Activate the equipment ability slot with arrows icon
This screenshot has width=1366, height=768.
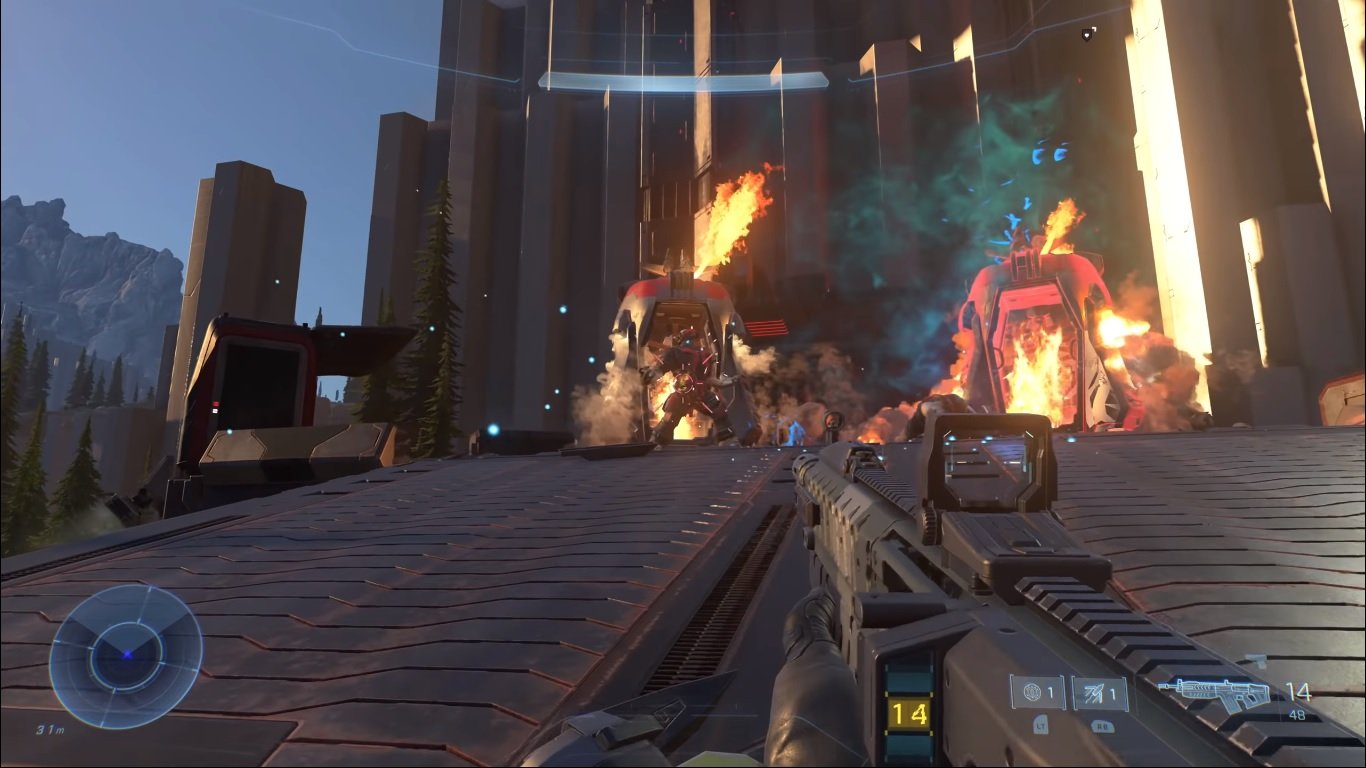tap(1100, 692)
